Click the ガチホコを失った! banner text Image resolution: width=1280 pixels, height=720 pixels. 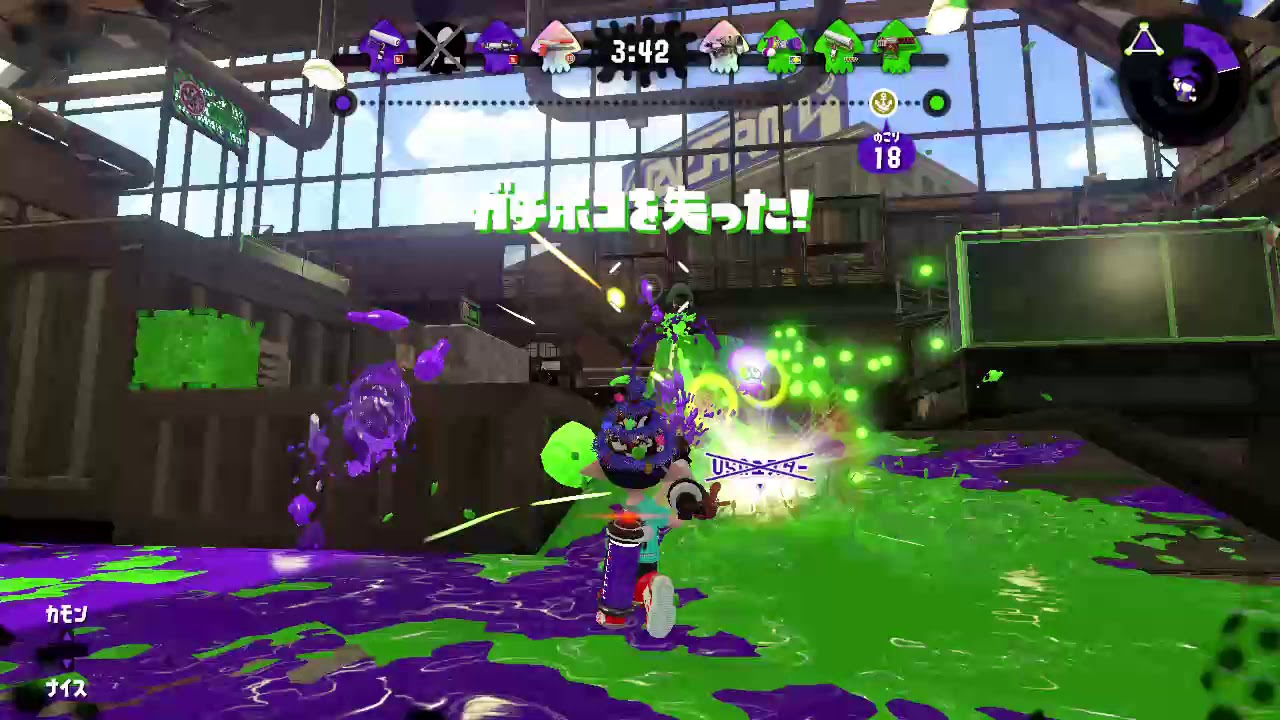tap(638, 211)
